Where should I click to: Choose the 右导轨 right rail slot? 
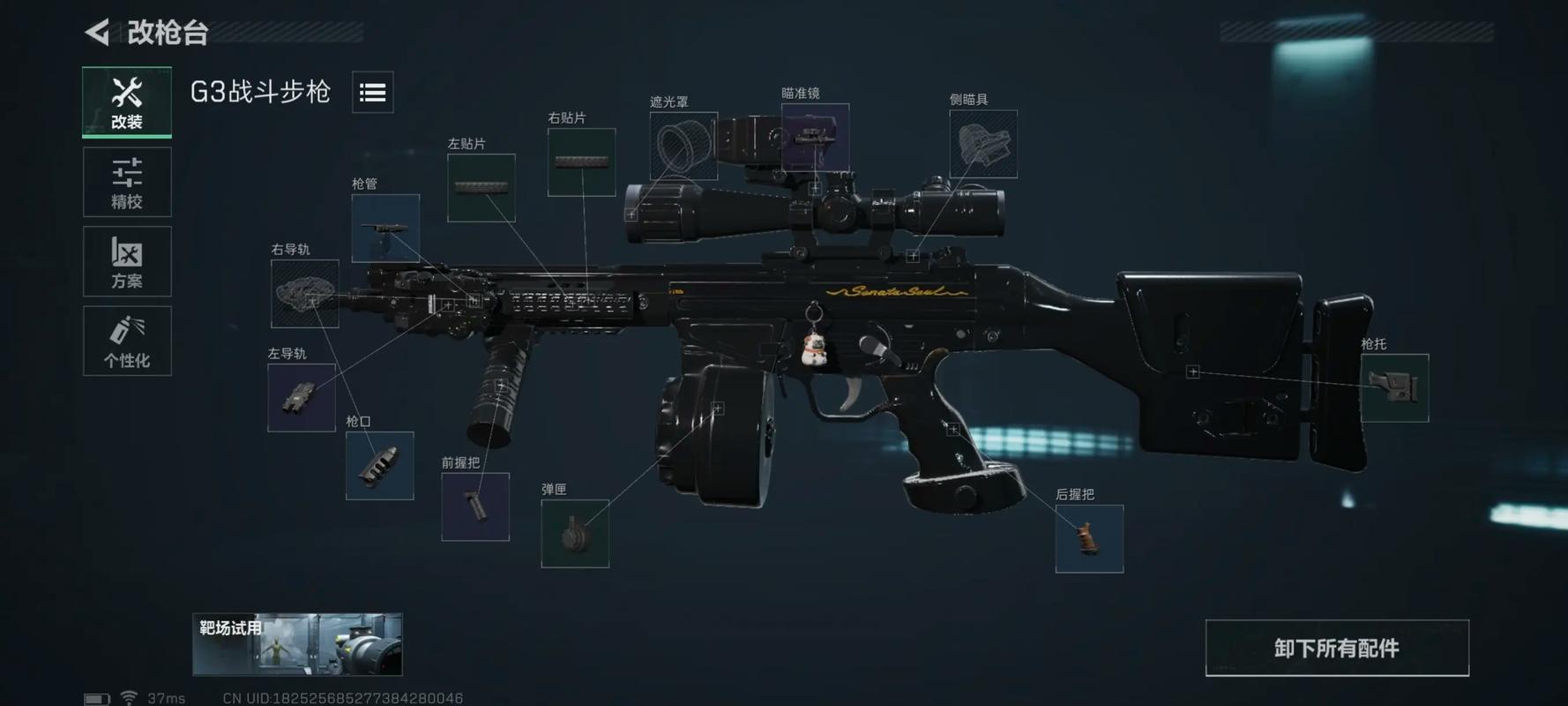click(x=304, y=294)
